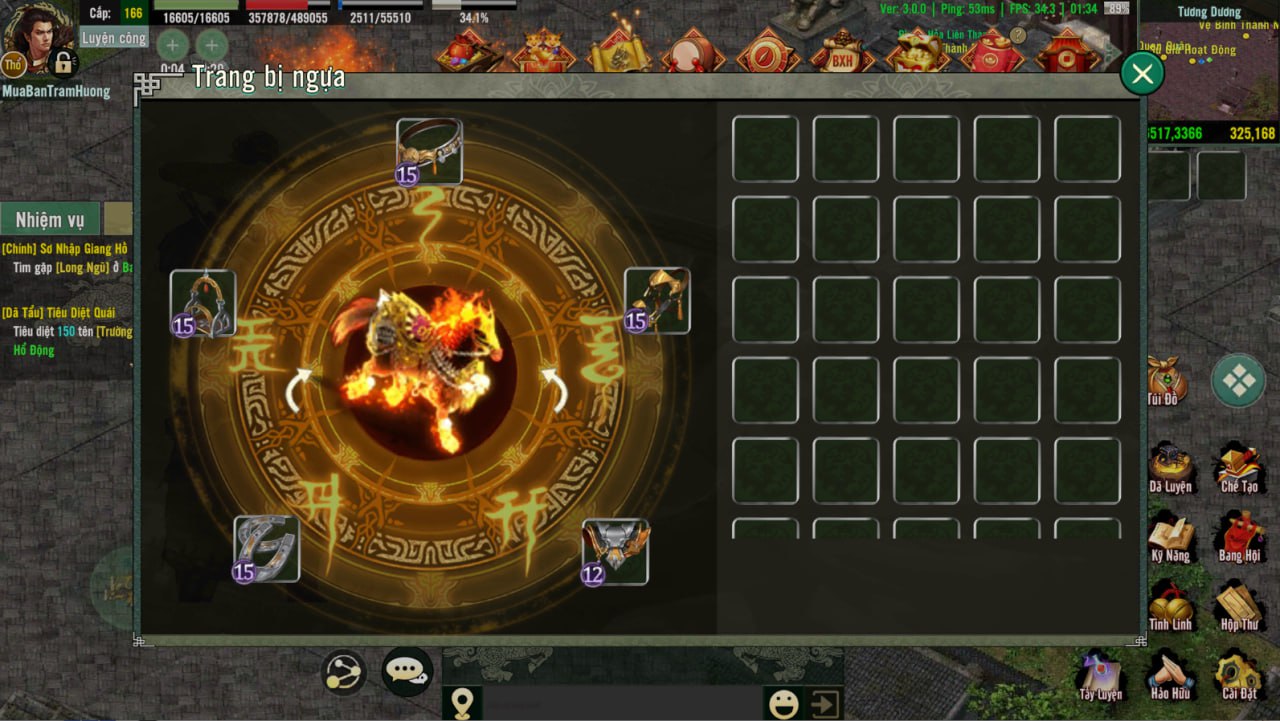This screenshot has width=1280, height=721.
Task: Open the Túi Đồ bag
Action: [1165, 382]
